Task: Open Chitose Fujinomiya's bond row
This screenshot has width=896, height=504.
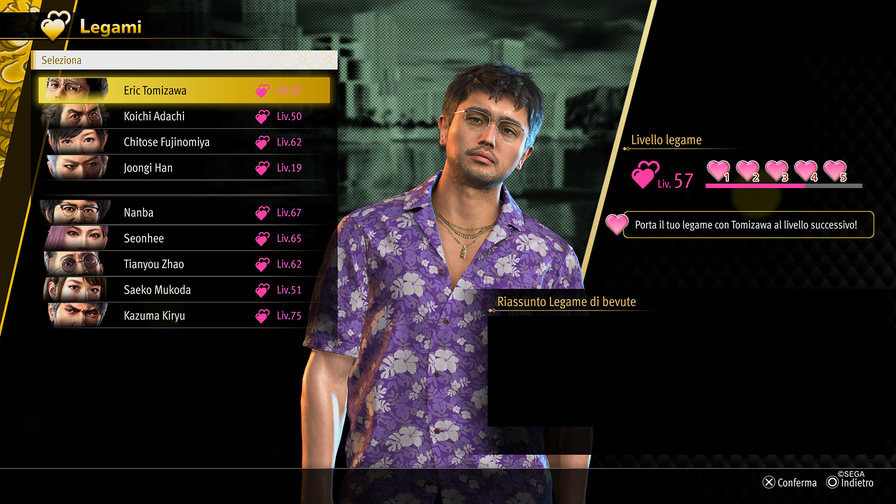Action: tap(183, 142)
